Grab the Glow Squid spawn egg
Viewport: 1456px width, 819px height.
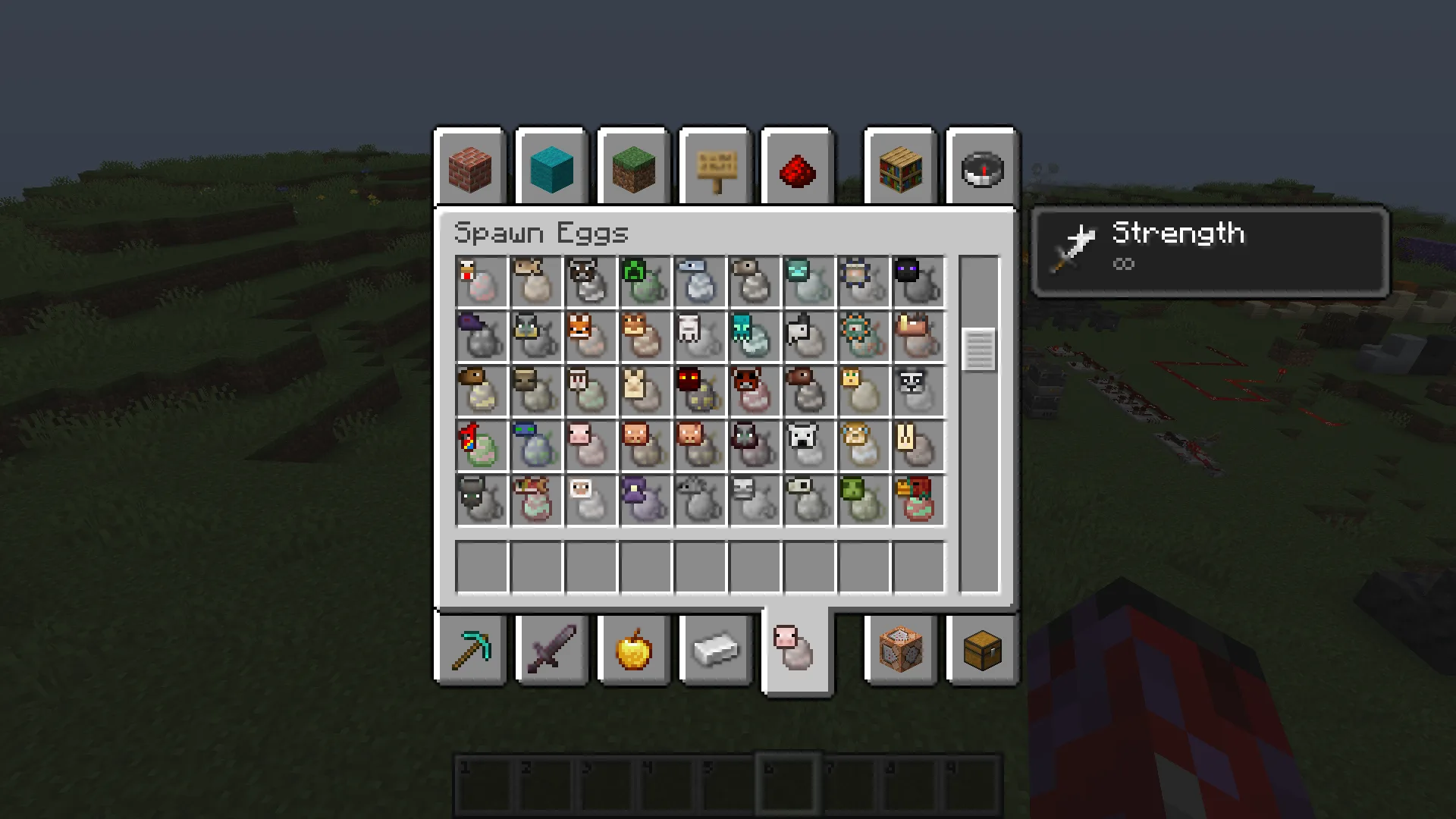tap(754, 336)
